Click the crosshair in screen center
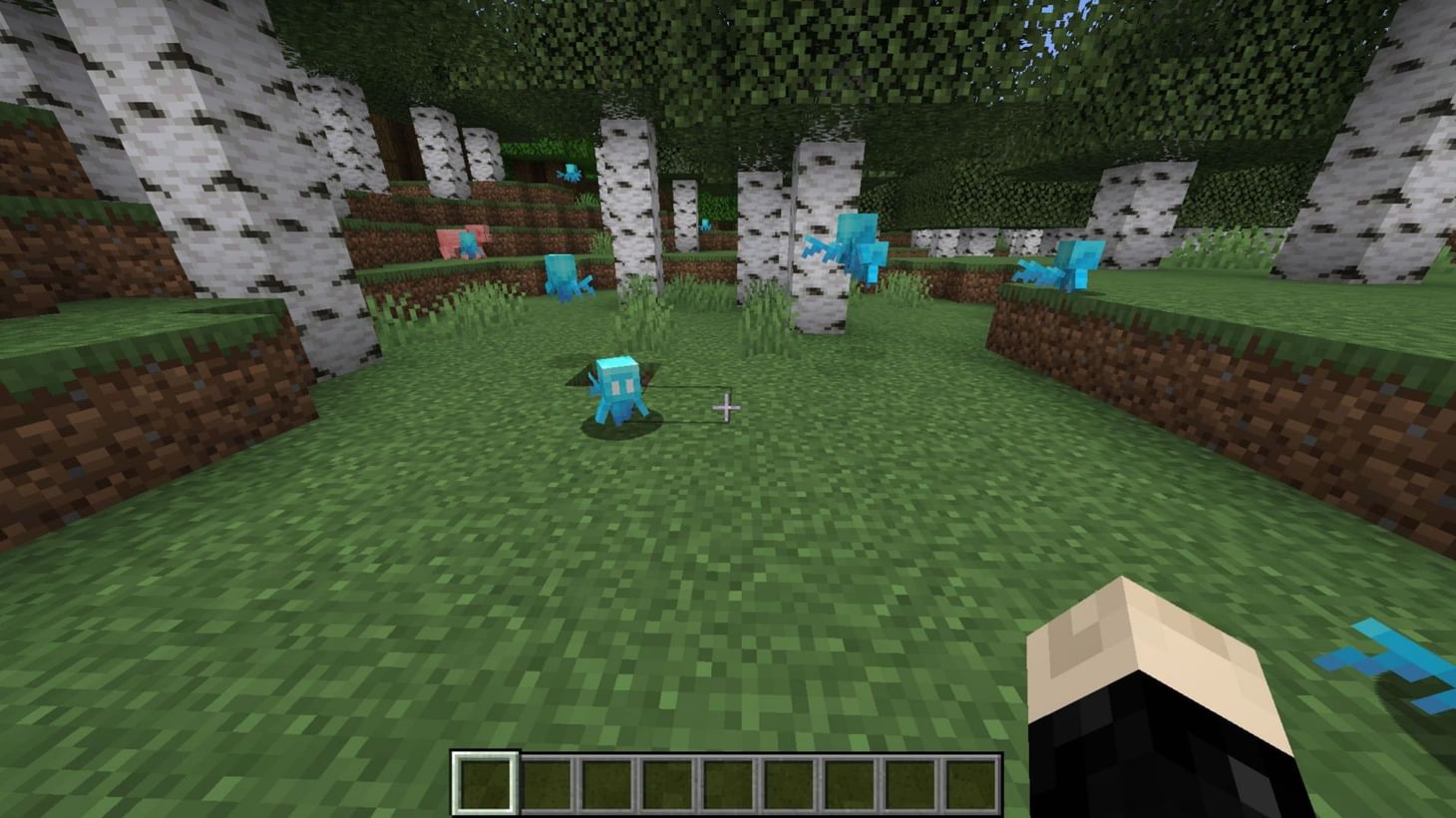Image resolution: width=1456 pixels, height=818 pixels. coord(728,408)
